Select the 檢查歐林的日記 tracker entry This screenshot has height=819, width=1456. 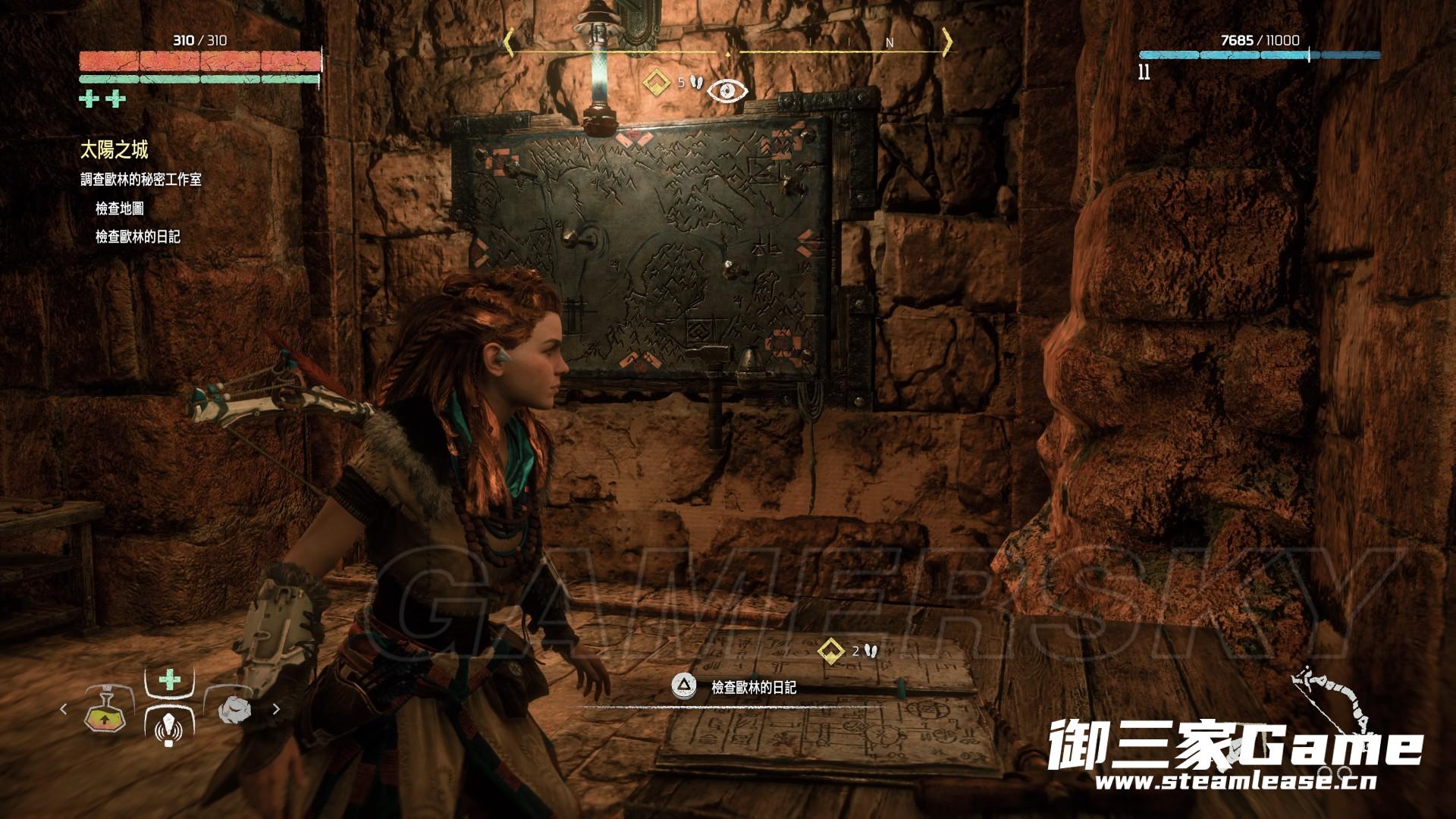pos(138,237)
